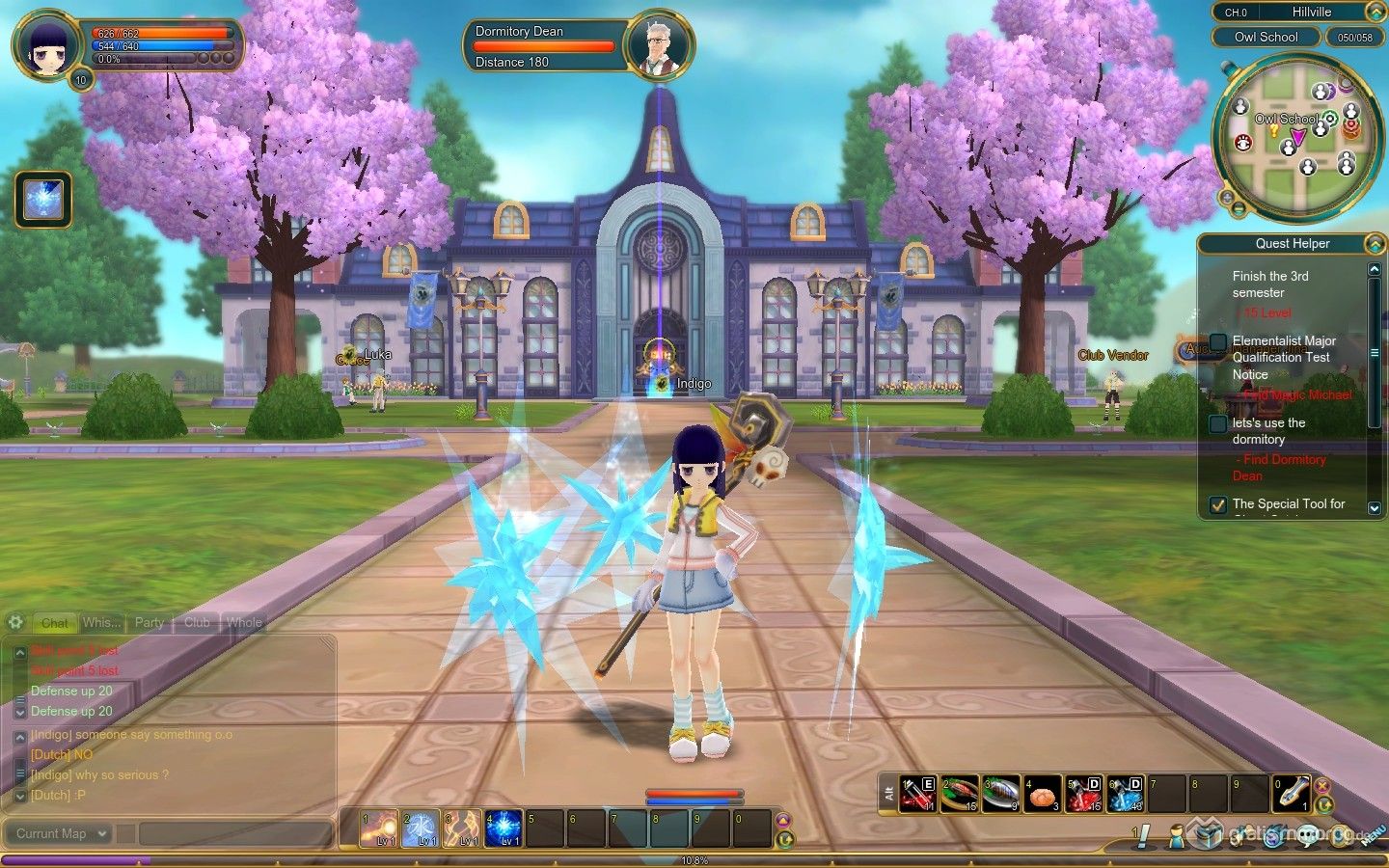The height and width of the screenshot is (868, 1389).
Task: Toggle the "lets's use the dormitory" quest checkbox
Action: click(1218, 423)
